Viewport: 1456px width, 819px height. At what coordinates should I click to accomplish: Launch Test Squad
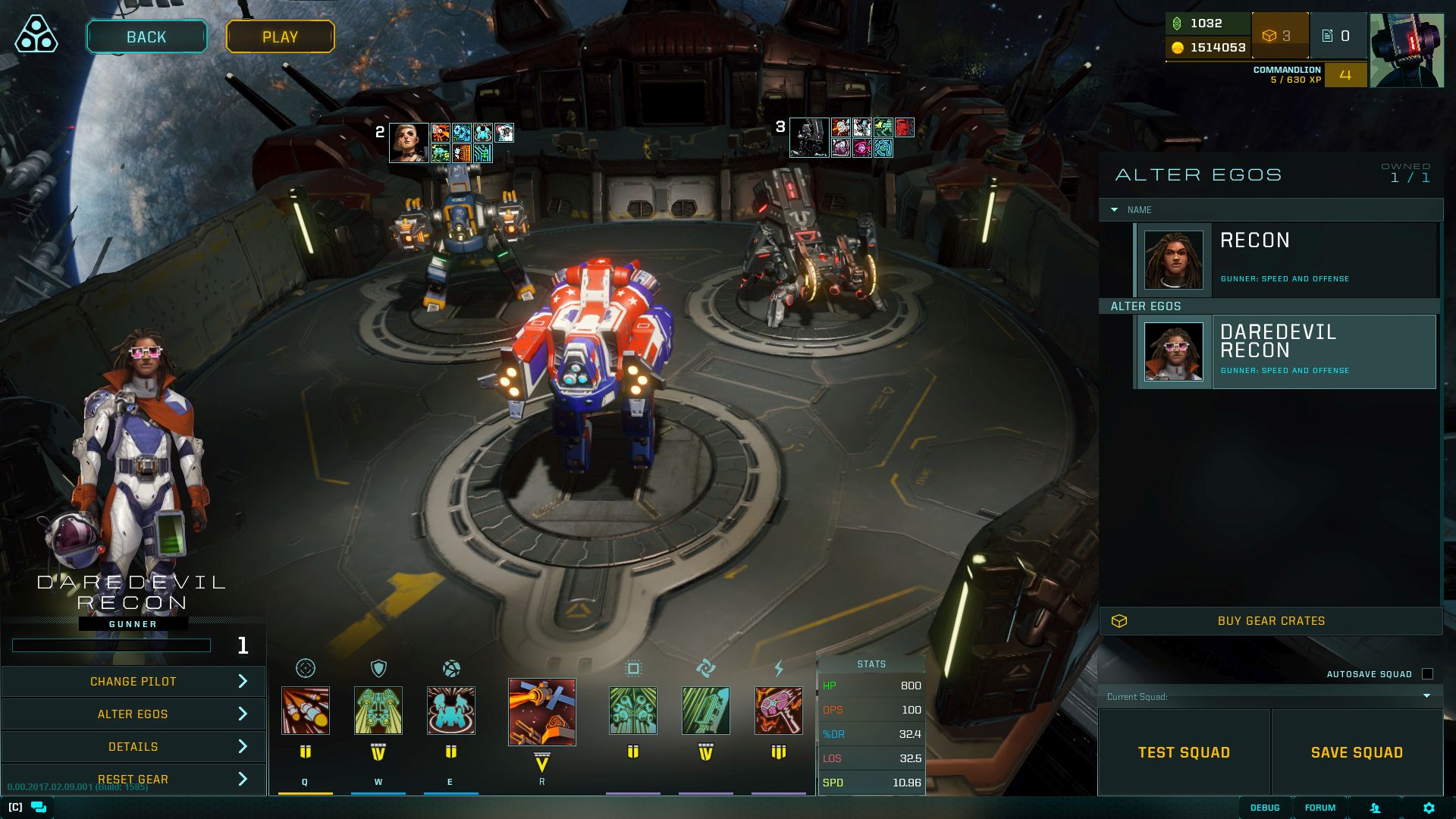1184,752
